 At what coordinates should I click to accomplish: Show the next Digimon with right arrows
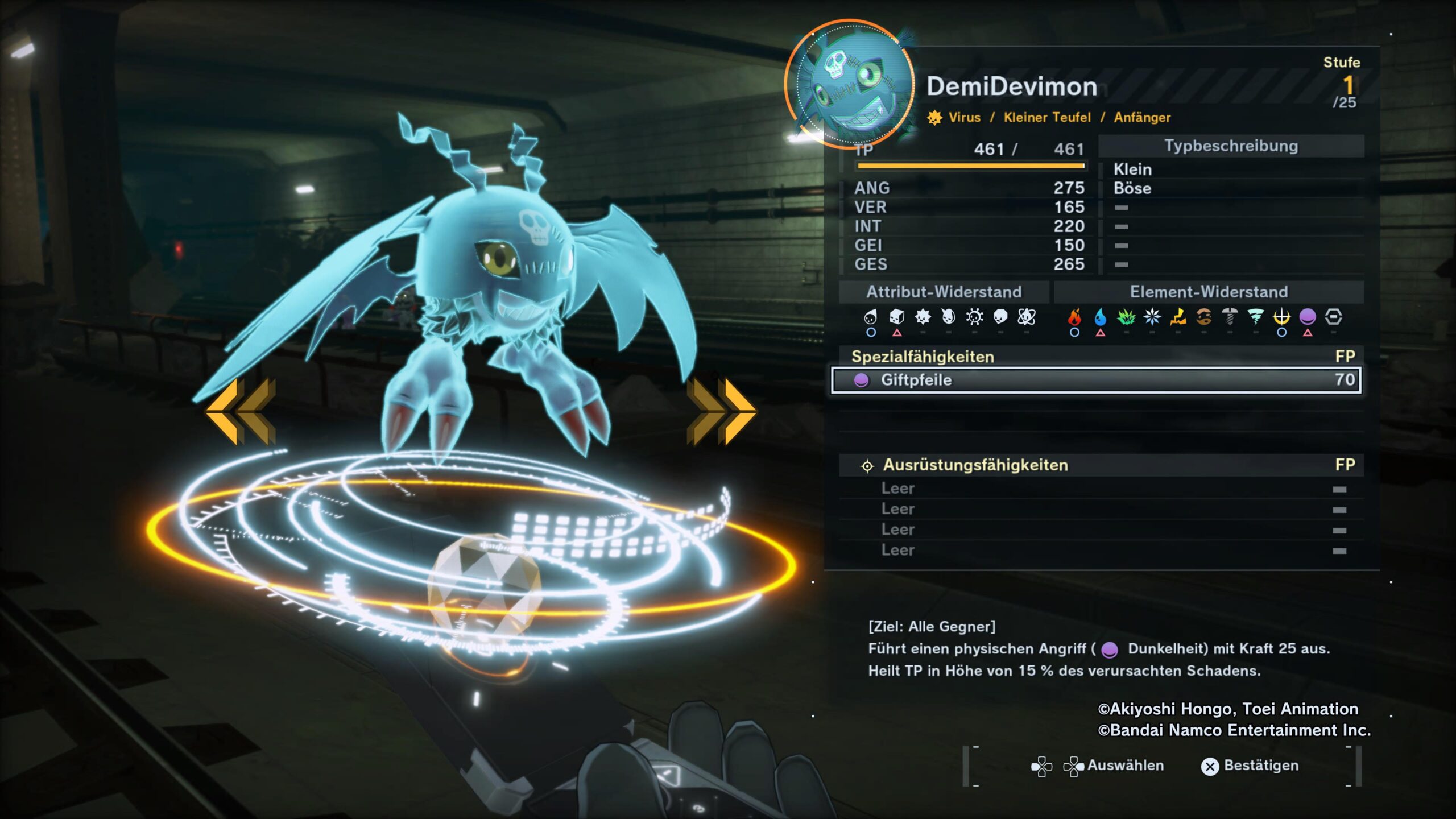[x=721, y=411]
